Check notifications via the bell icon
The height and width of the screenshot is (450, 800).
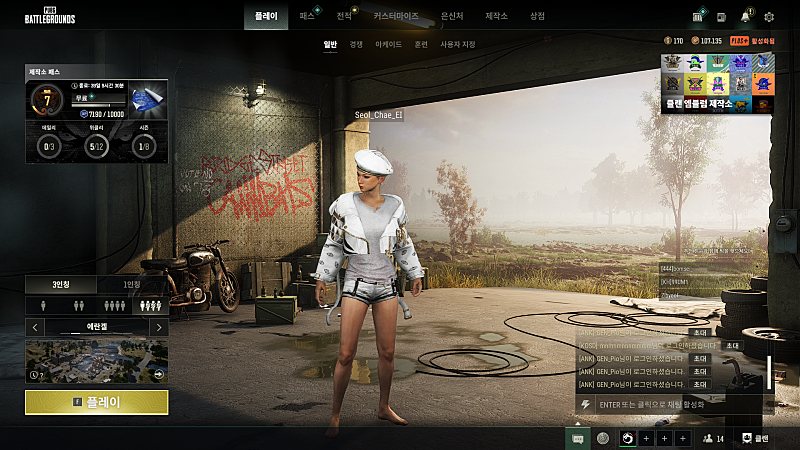(x=746, y=17)
